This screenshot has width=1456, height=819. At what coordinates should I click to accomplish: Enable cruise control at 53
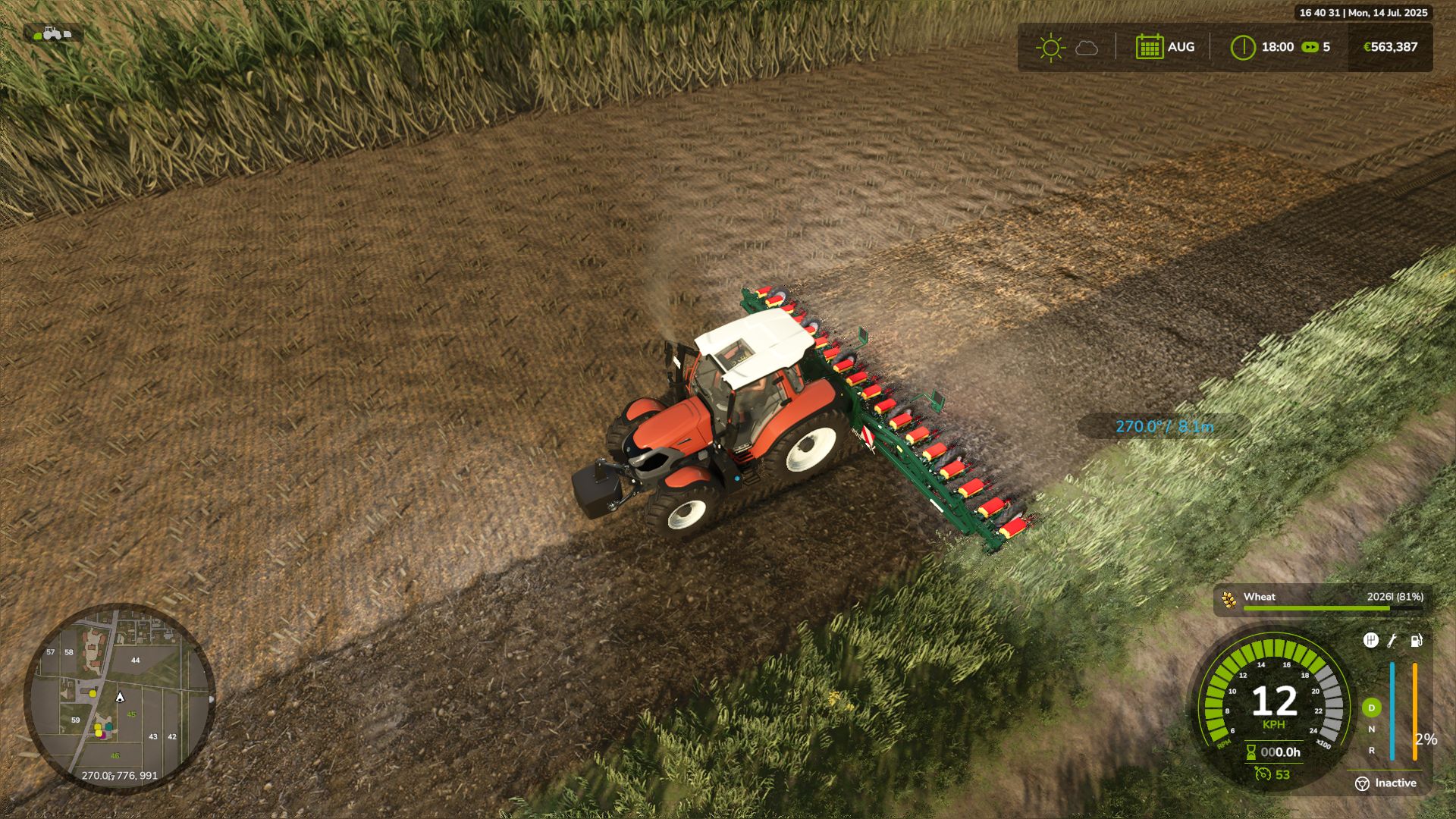point(1265,775)
